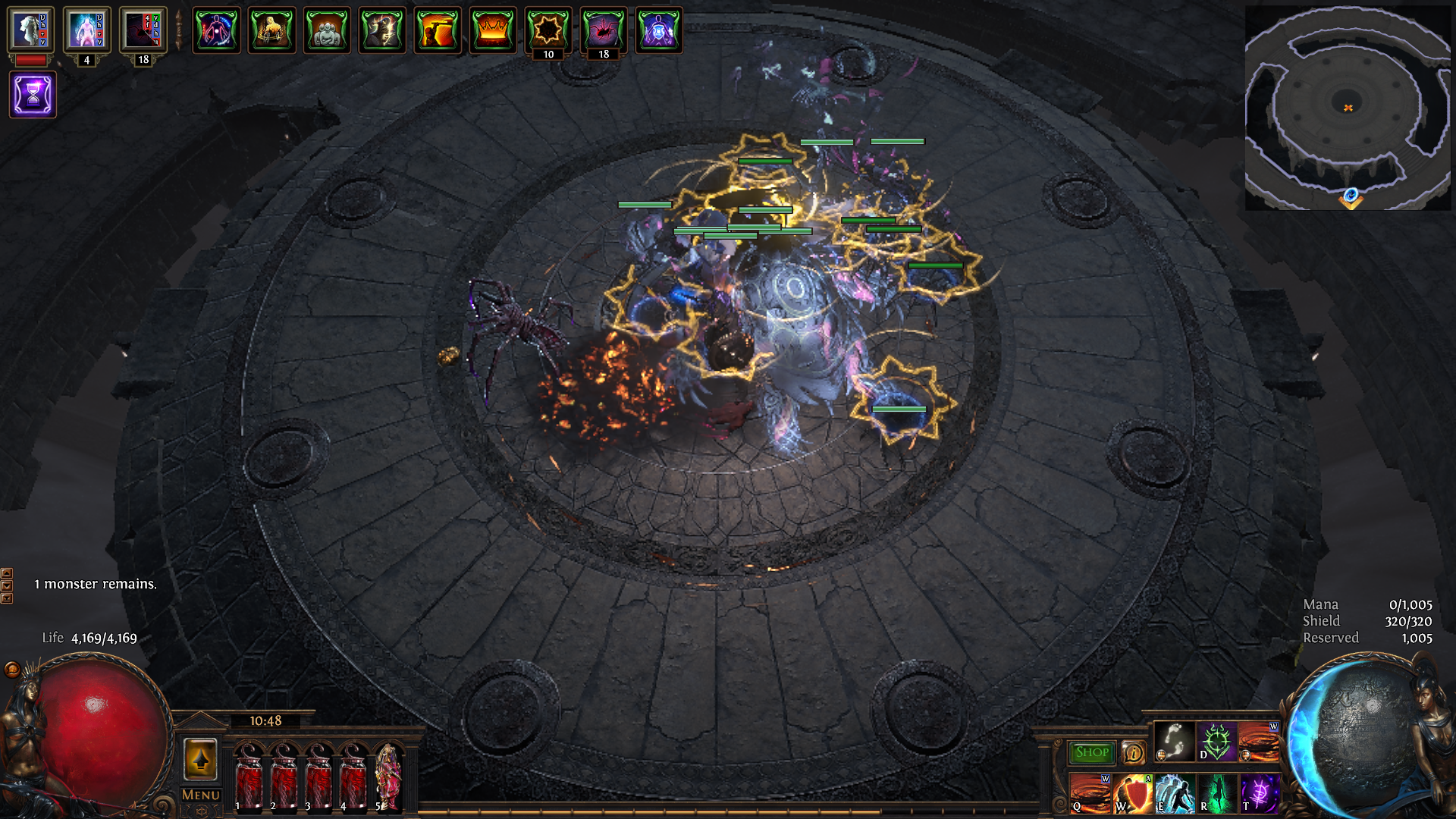Click the white statue bust minion icon
1456x819 pixels.
click(31, 30)
